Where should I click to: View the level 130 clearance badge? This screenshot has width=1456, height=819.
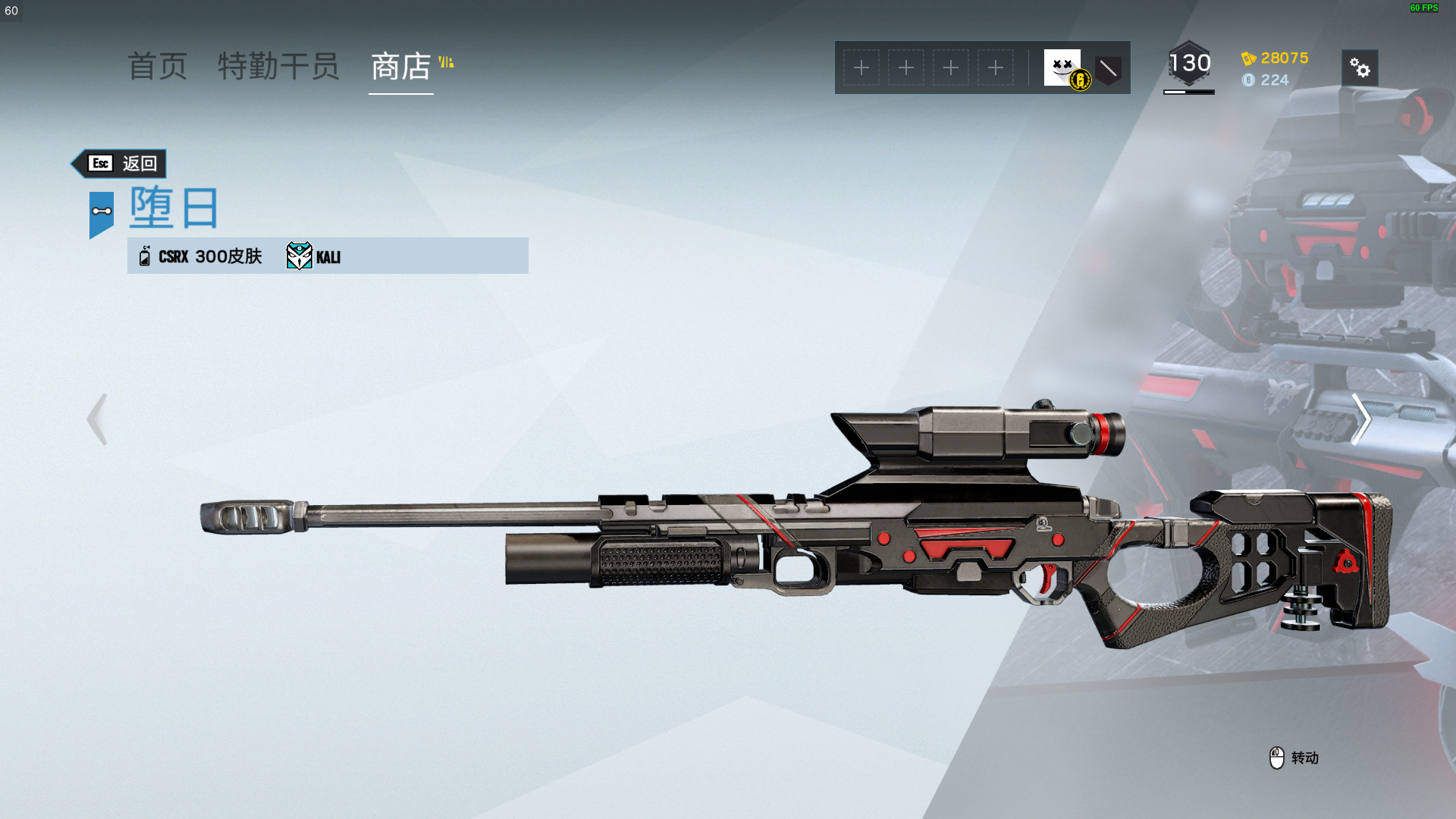(x=1189, y=64)
